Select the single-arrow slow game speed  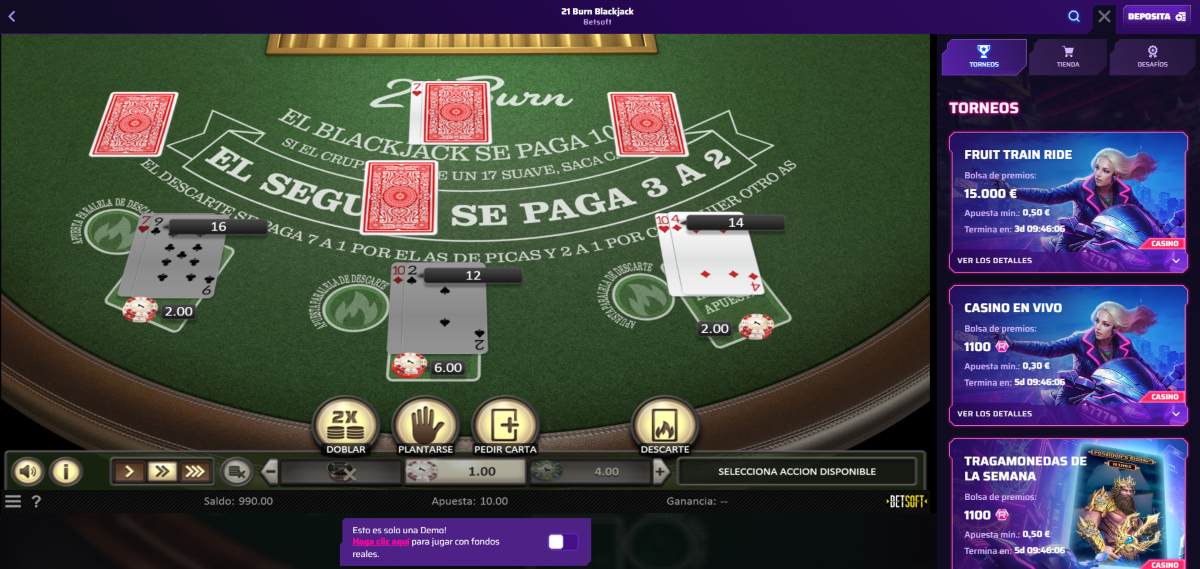pyautogui.click(x=128, y=471)
